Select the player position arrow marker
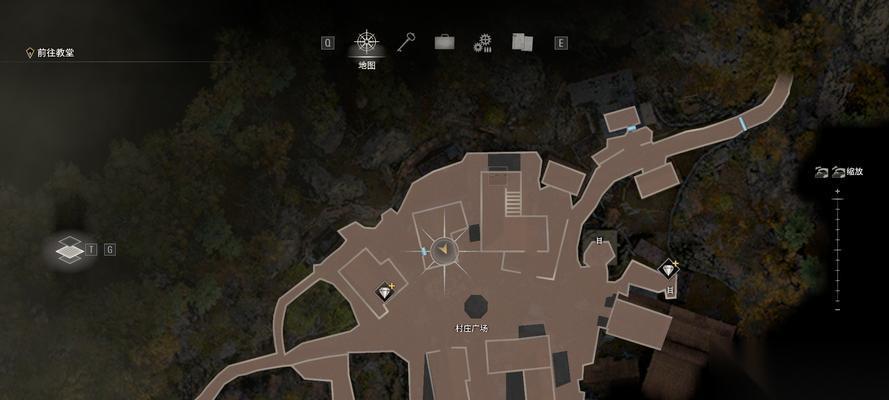This screenshot has height=400, width=889. click(445, 250)
